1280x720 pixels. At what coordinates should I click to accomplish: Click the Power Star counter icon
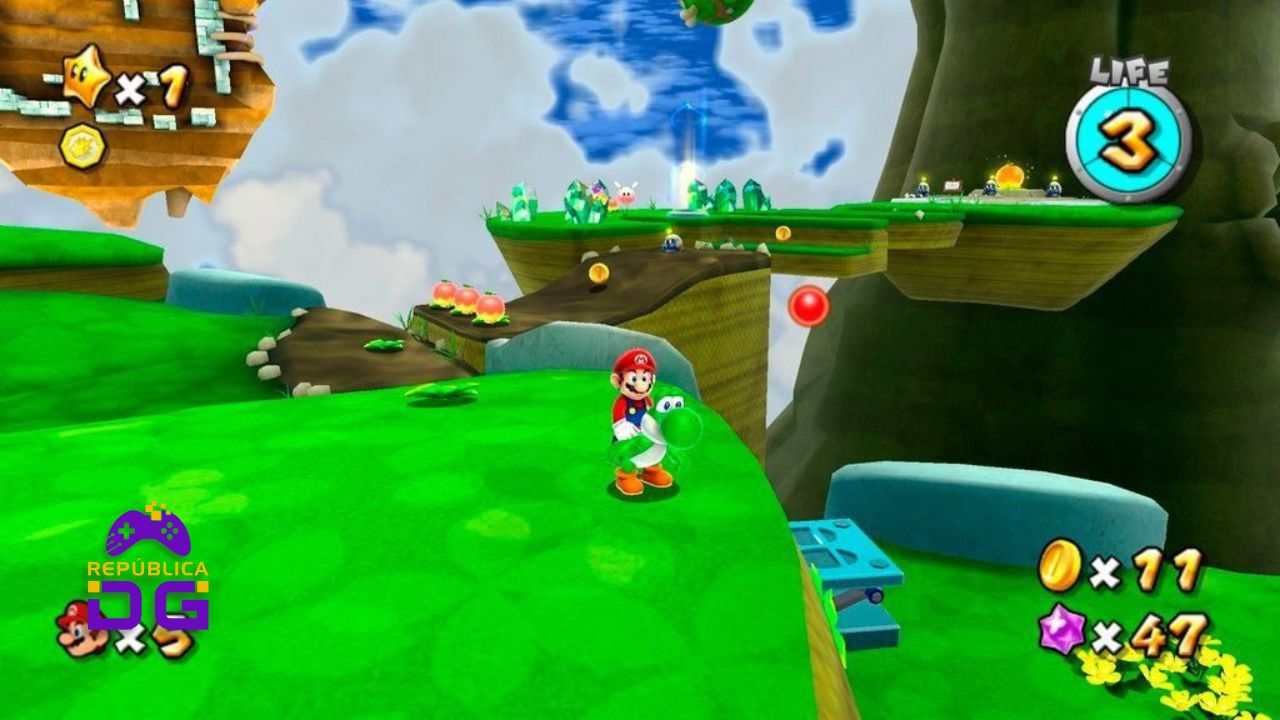click(87, 78)
